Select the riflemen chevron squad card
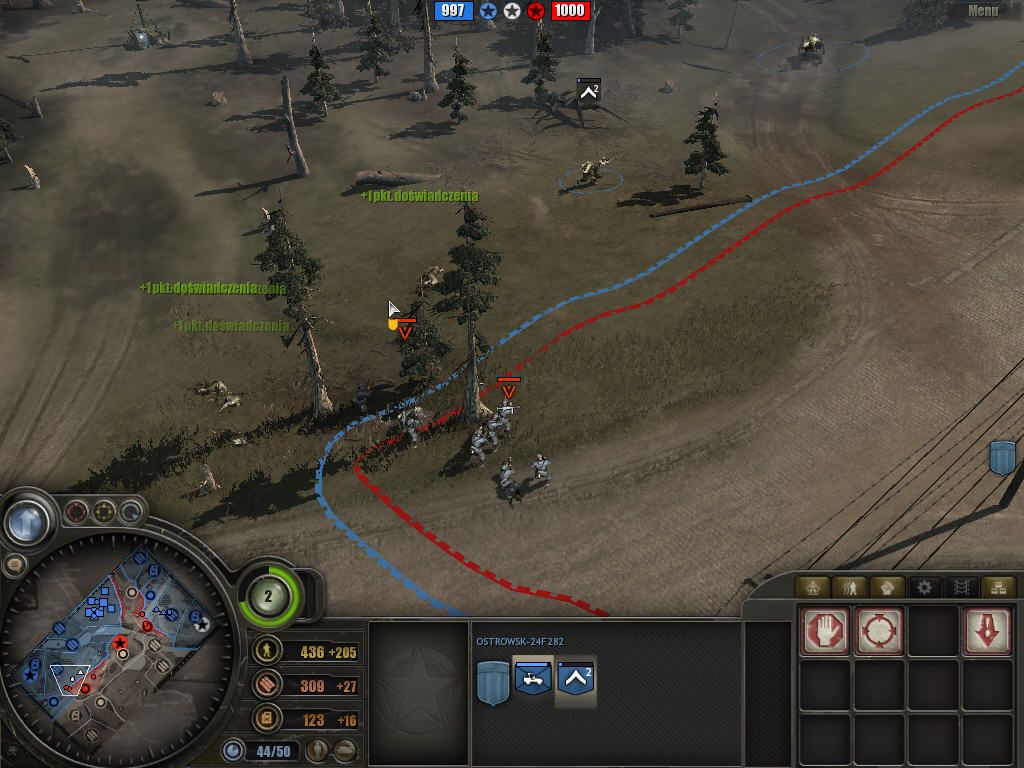This screenshot has height=768, width=1024. click(576, 680)
